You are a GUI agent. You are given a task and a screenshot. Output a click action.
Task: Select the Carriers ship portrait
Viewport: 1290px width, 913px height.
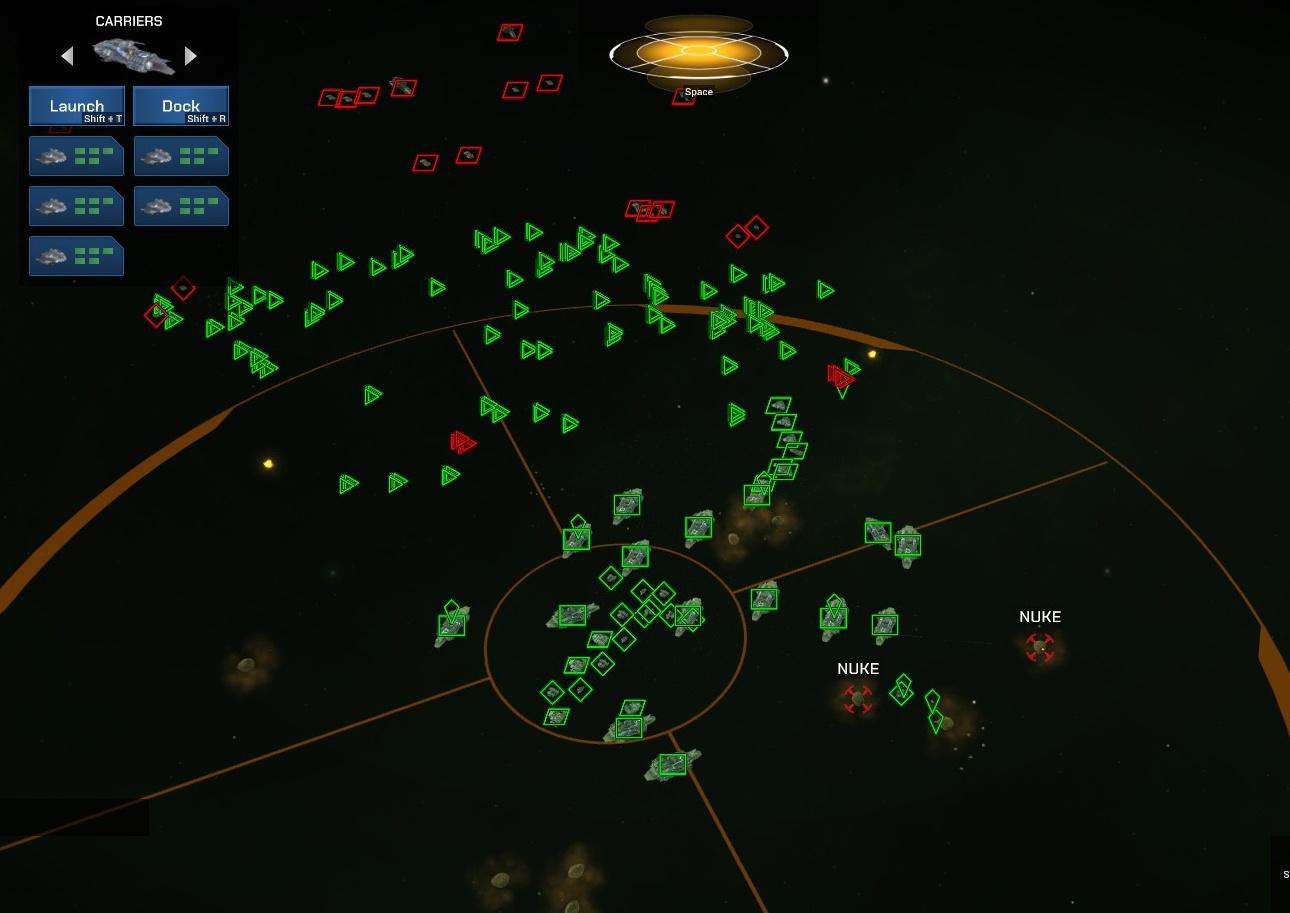point(131,56)
